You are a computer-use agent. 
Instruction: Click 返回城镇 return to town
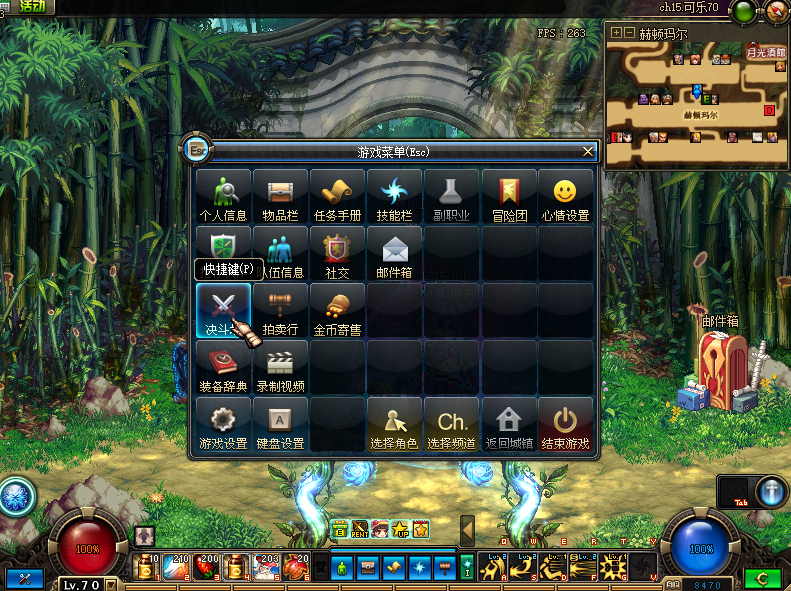click(x=509, y=424)
